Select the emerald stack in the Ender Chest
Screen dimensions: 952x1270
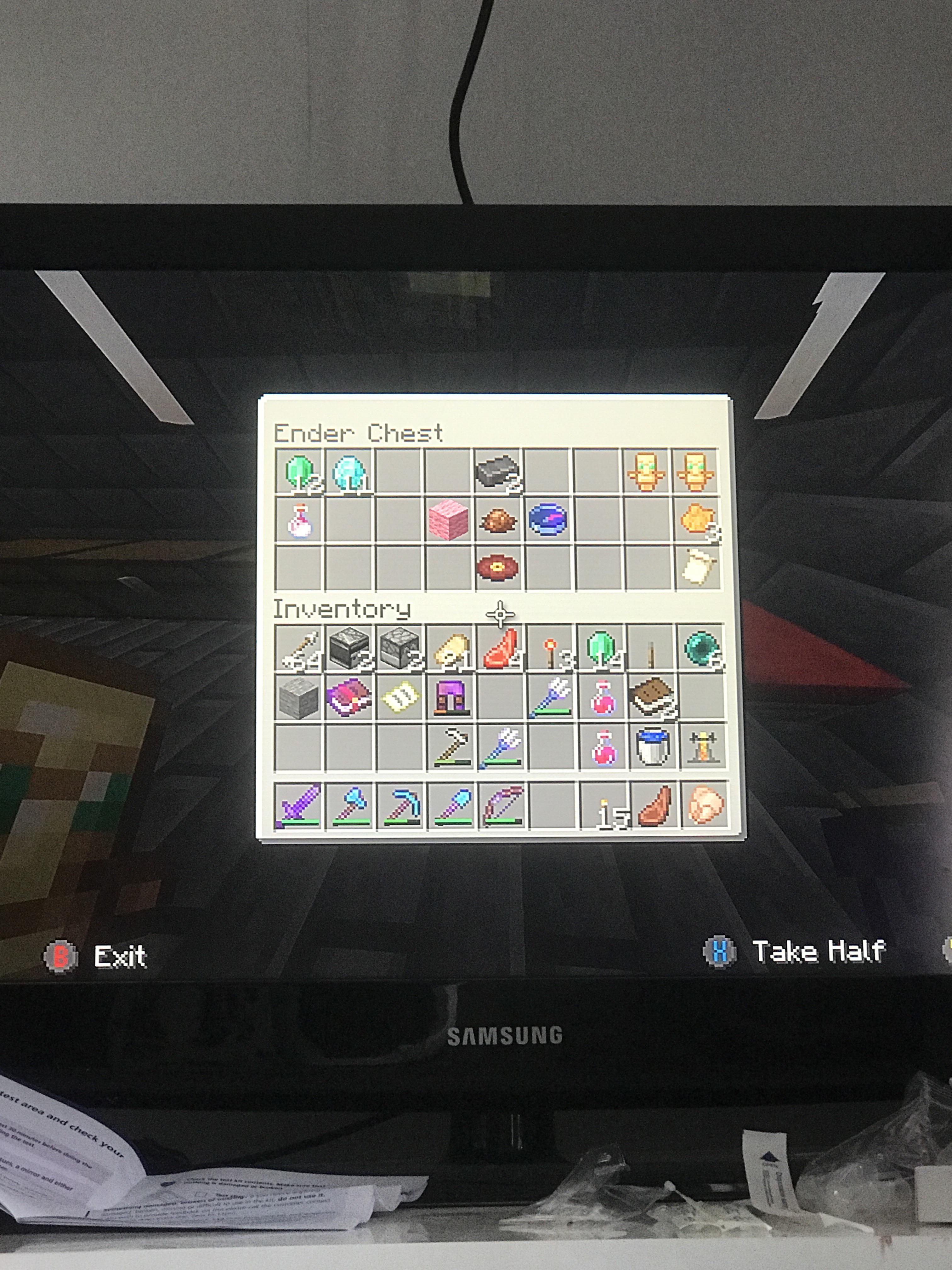click(x=300, y=472)
